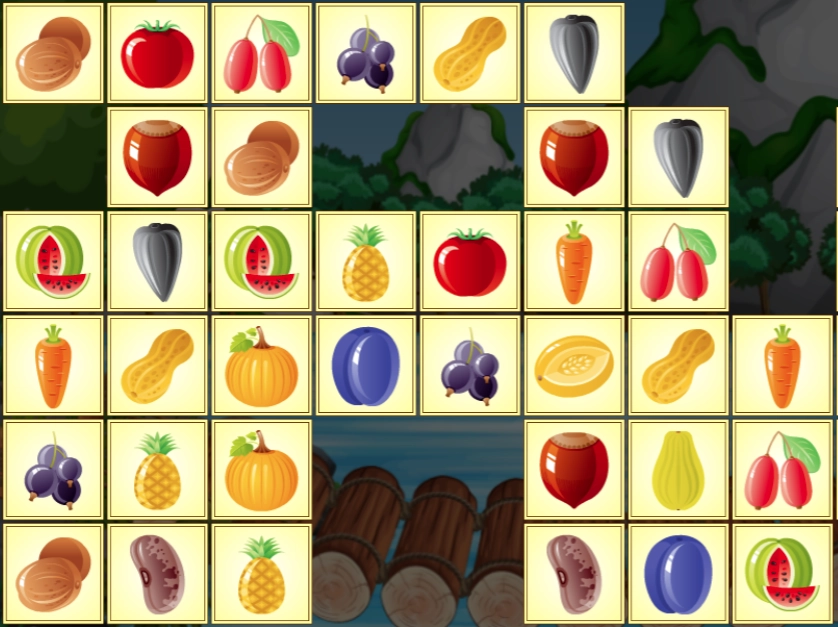Select the carrot between tomato and red berries
Viewport: 838px width, 627px height.
(x=574, y=262)
